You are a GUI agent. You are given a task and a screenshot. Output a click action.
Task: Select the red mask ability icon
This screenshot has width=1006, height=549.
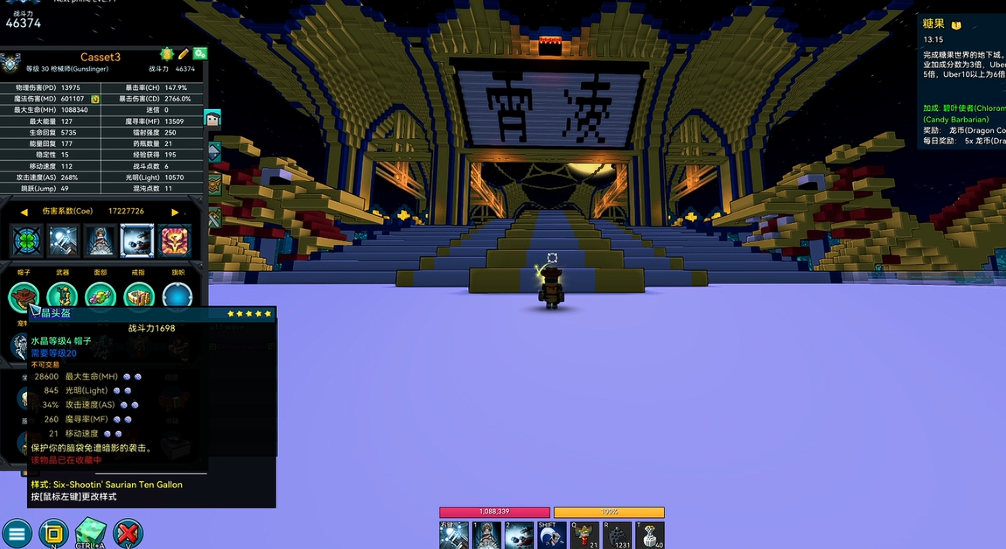point(174,241)
